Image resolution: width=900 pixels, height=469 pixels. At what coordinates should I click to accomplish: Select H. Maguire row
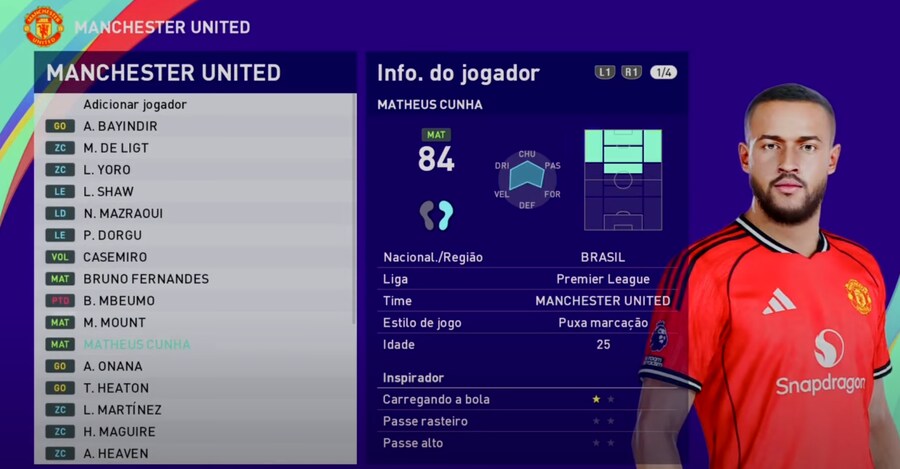pos(119,432)
